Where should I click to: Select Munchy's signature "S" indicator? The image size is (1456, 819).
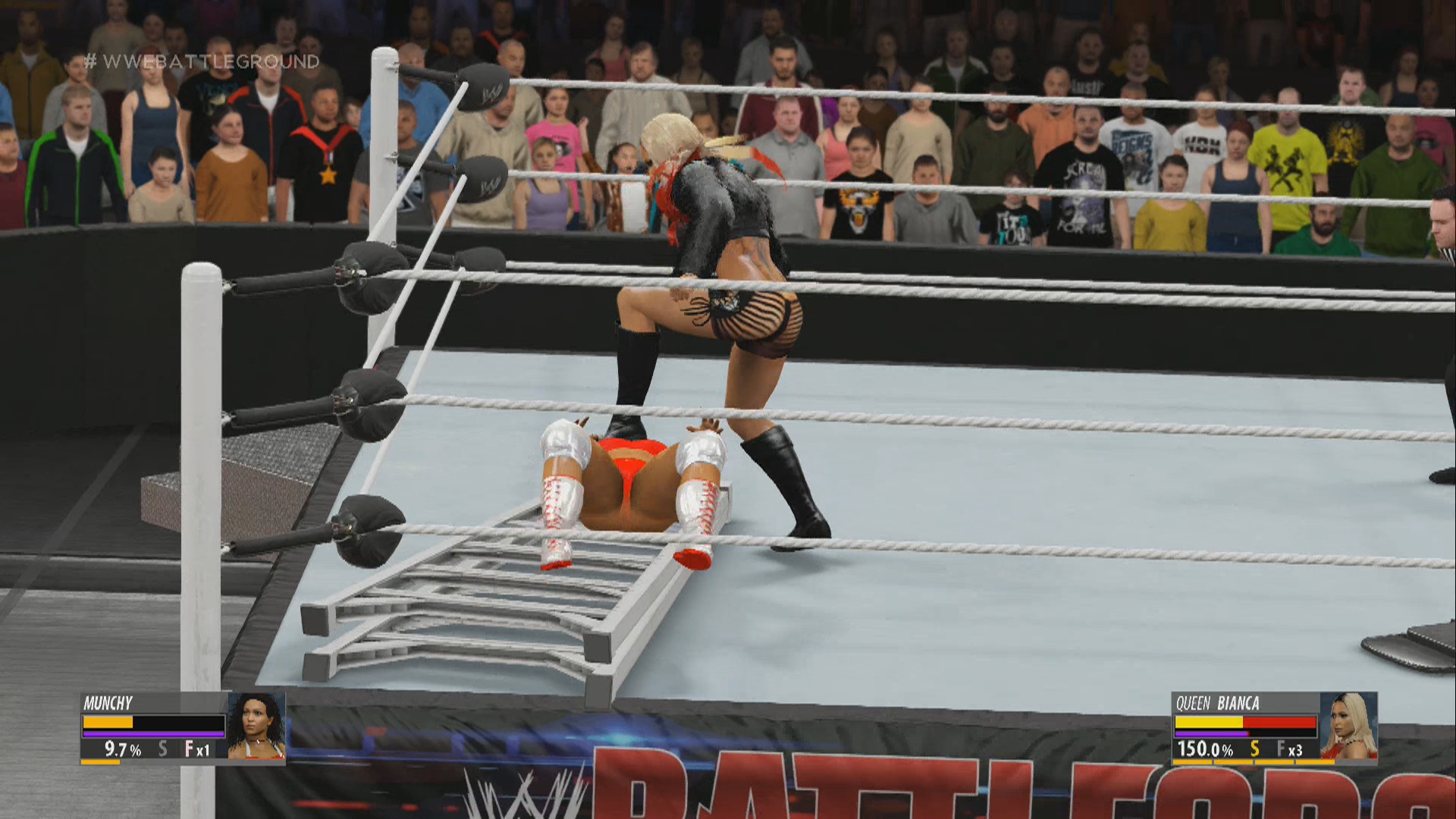click(x=163, y=748)
